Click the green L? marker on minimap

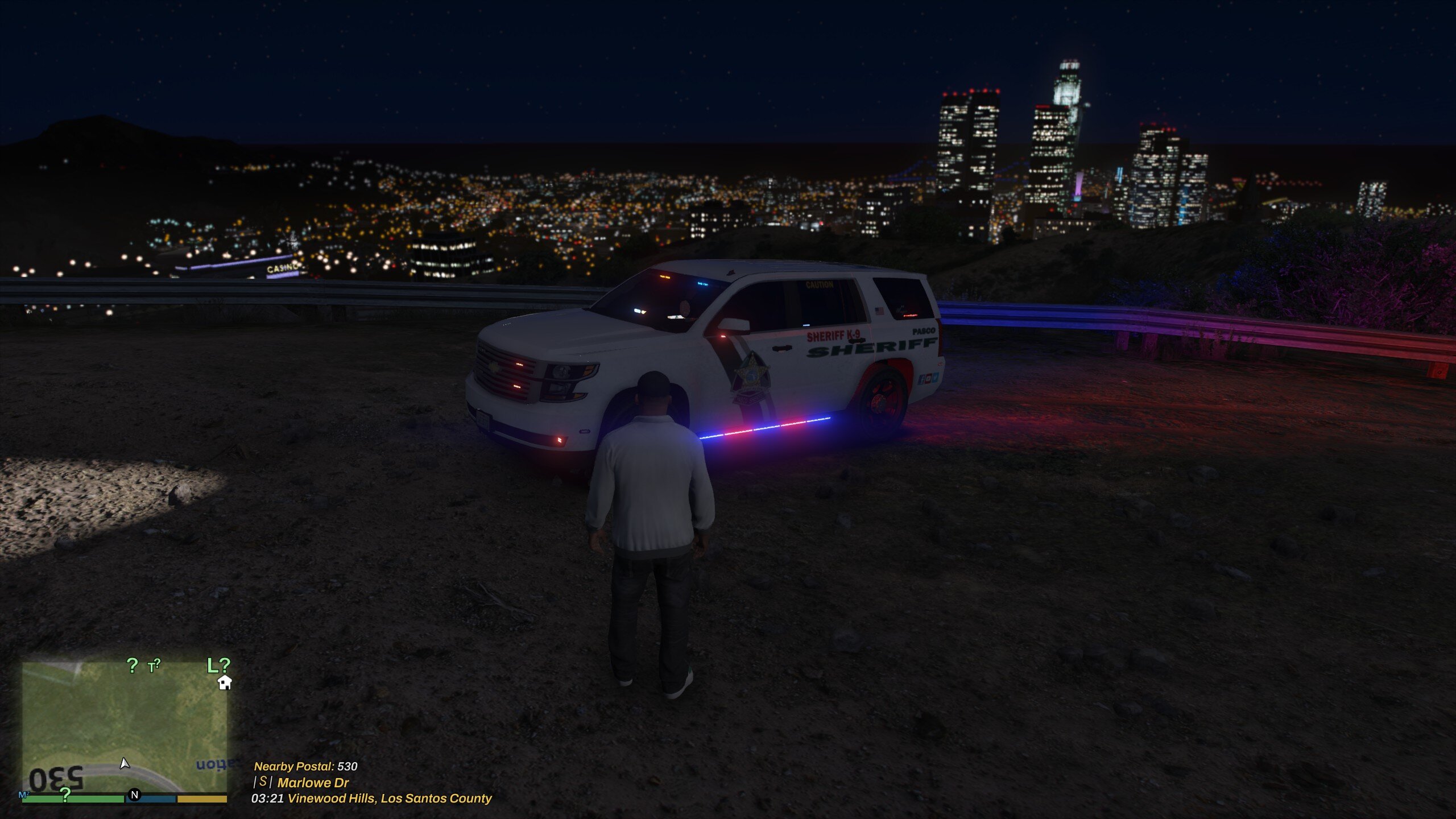pos(218,665)
